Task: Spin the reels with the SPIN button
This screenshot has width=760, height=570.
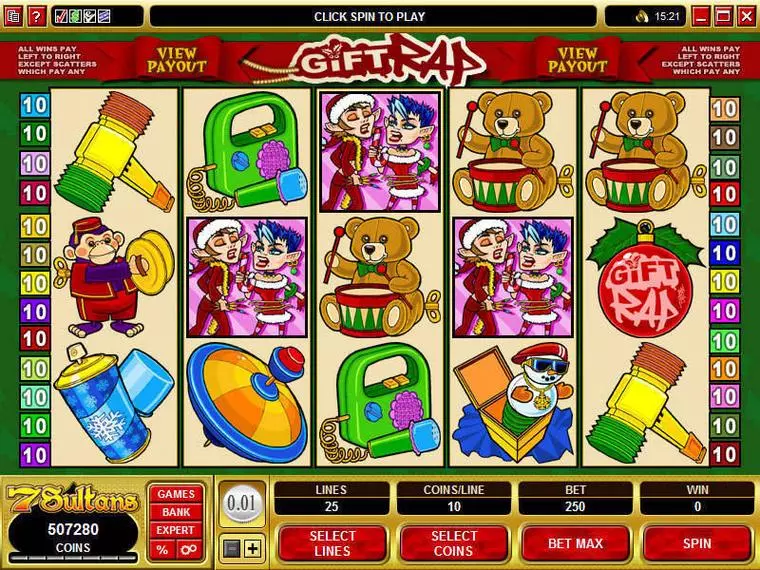Action: pos(697,543)
